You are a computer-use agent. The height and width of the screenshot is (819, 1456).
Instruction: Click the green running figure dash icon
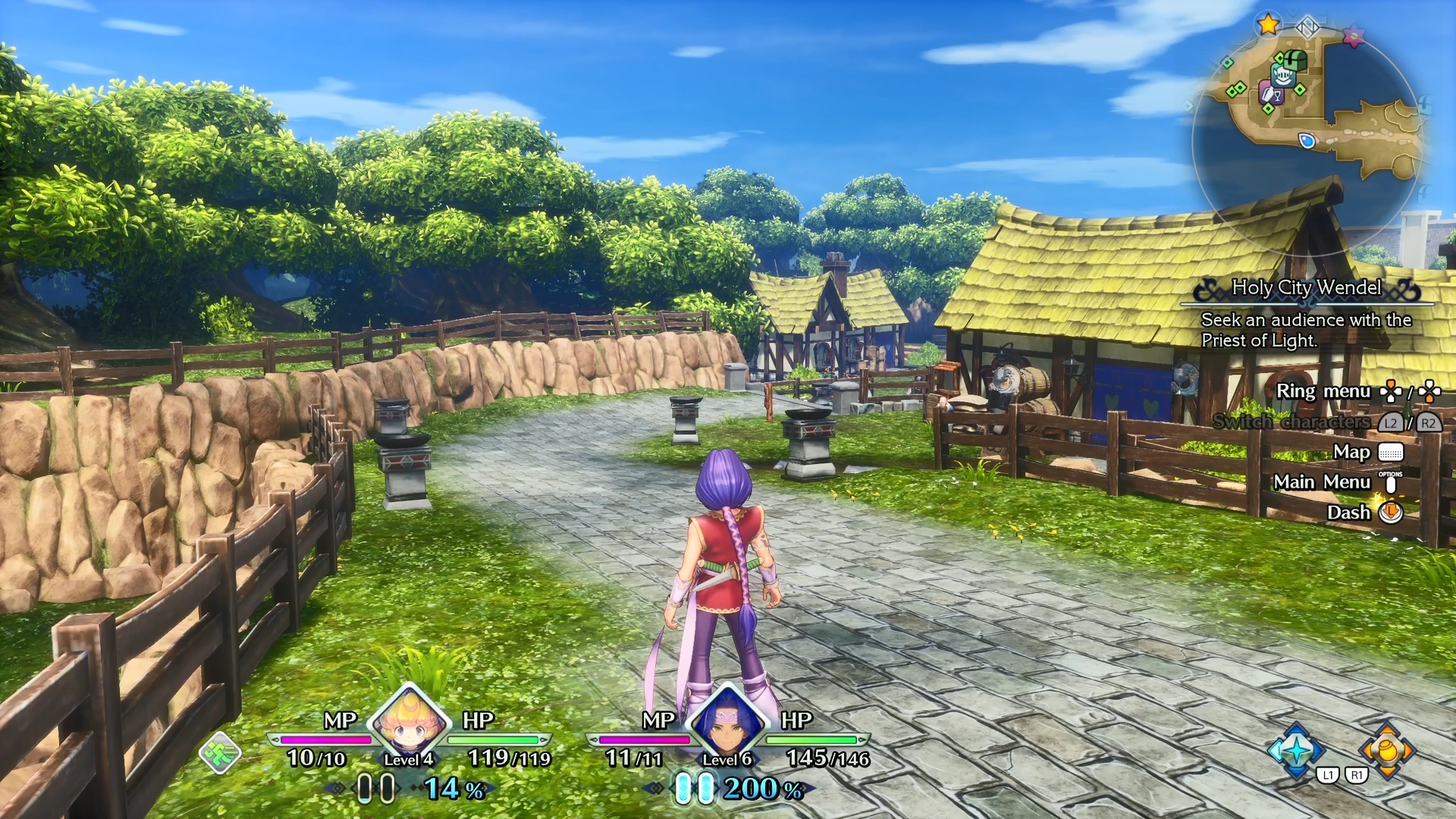coord(220,753)
